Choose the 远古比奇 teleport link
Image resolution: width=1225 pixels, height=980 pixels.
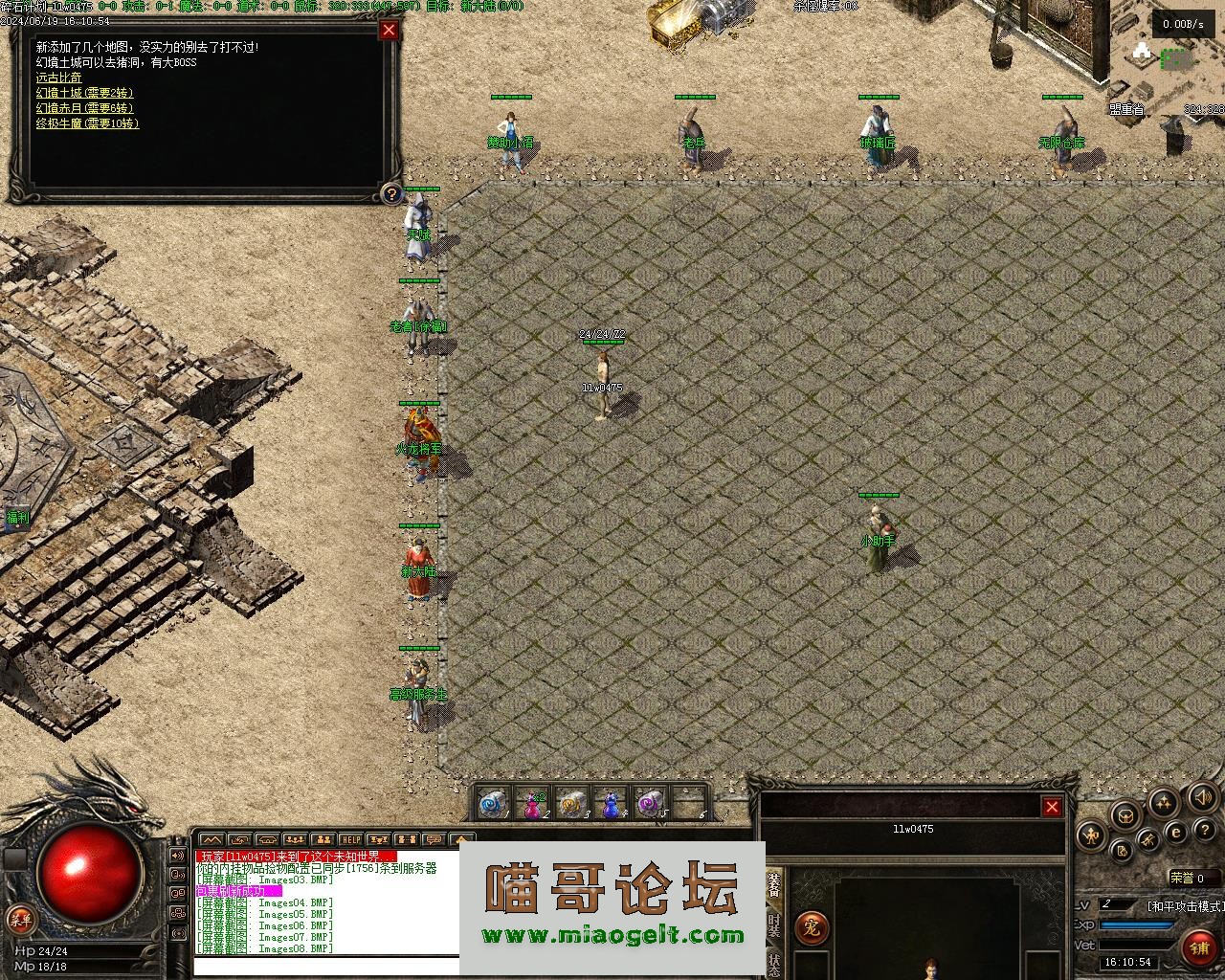(58, 78)
